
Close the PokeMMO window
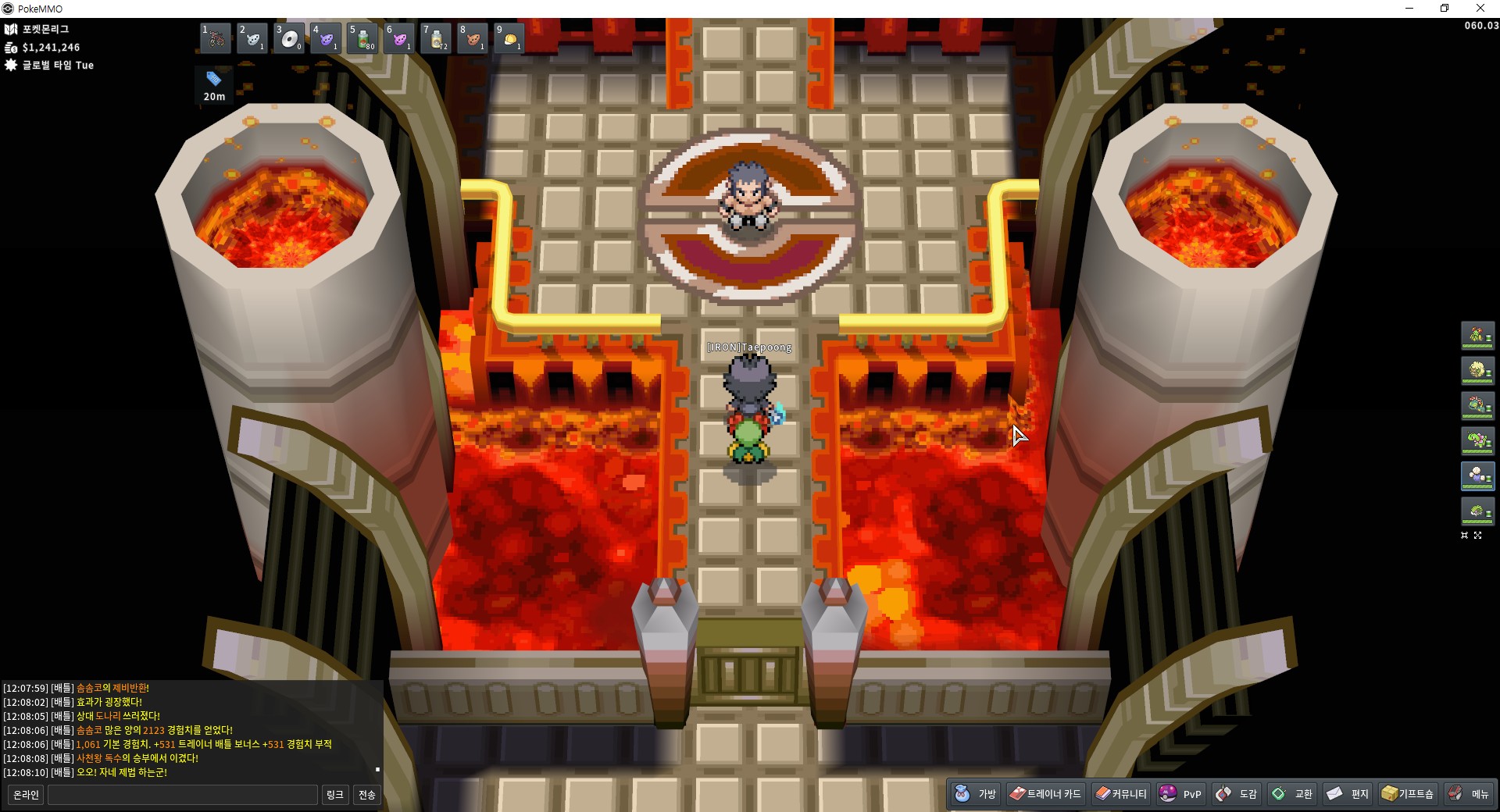[1480, 9]
